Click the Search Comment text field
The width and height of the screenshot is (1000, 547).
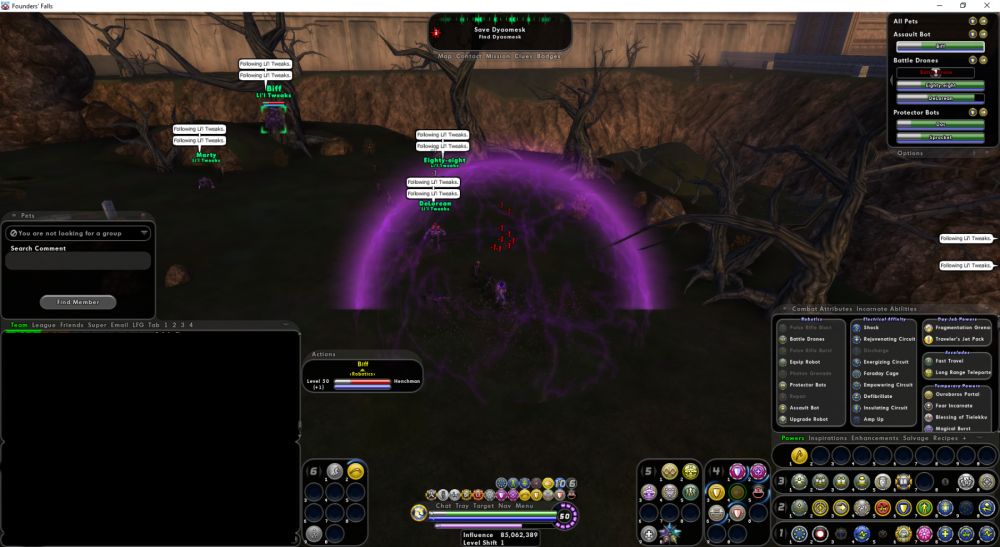click(x=78, y=261)
